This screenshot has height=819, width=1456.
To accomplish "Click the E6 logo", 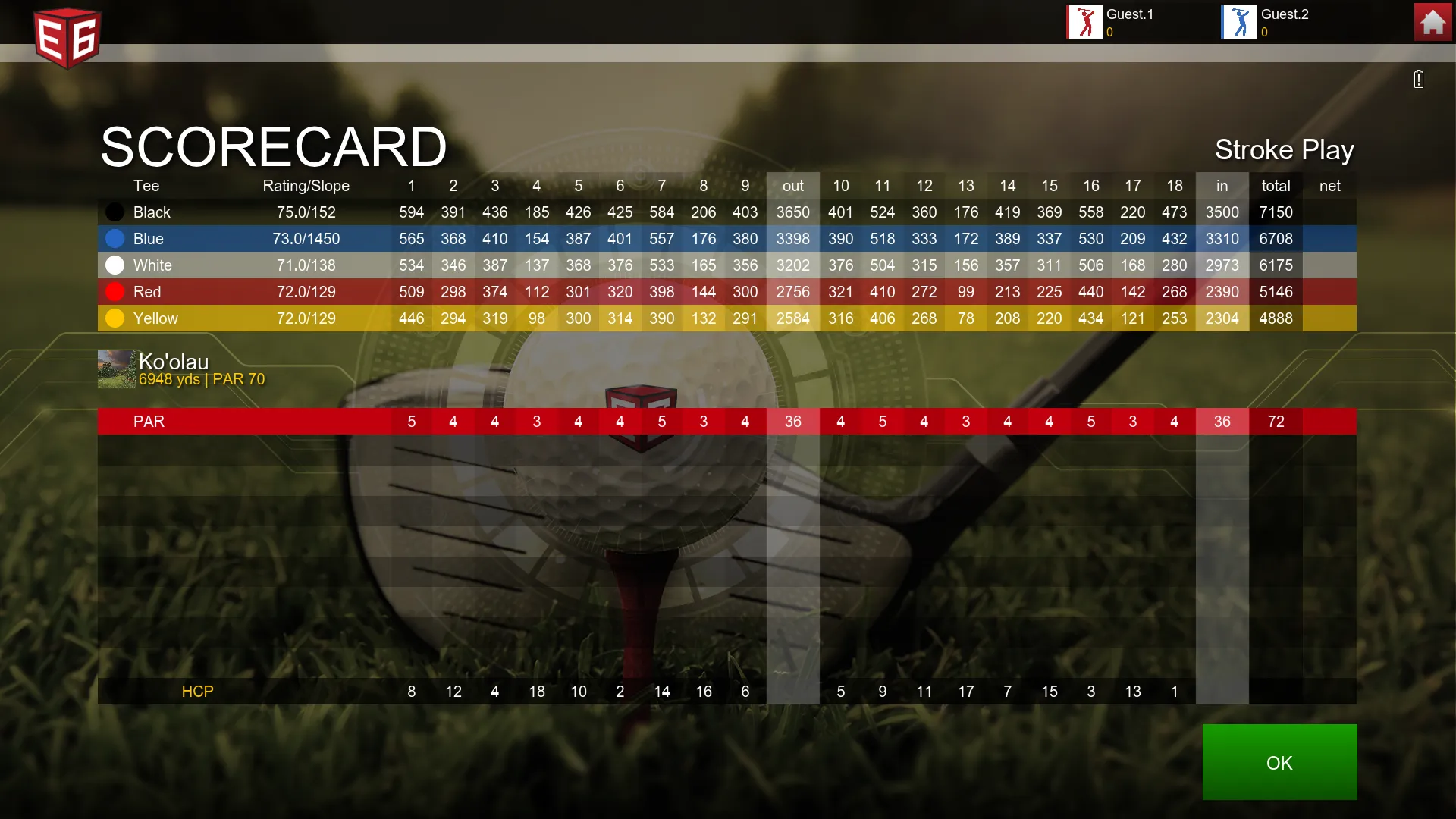I will click(x=67, y=37).
